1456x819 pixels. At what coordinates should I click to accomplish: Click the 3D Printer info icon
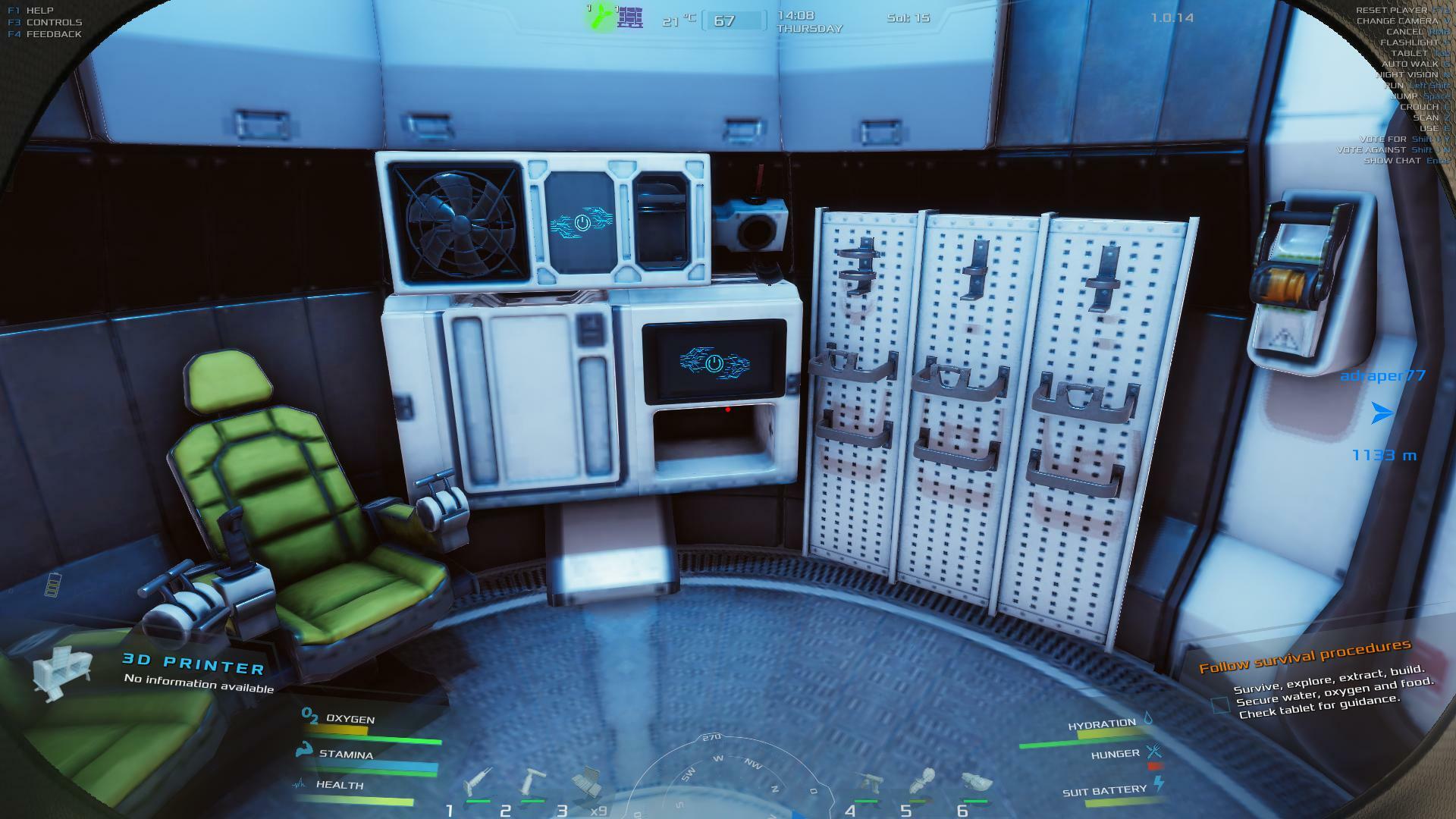62,672
